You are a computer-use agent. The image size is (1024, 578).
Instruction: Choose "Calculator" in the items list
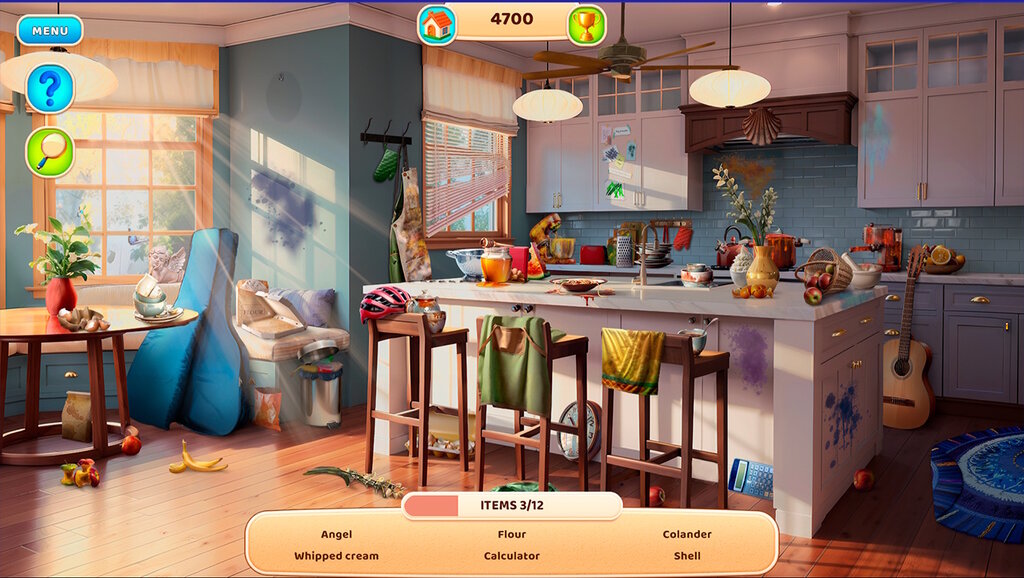click(x=512, y=556)
